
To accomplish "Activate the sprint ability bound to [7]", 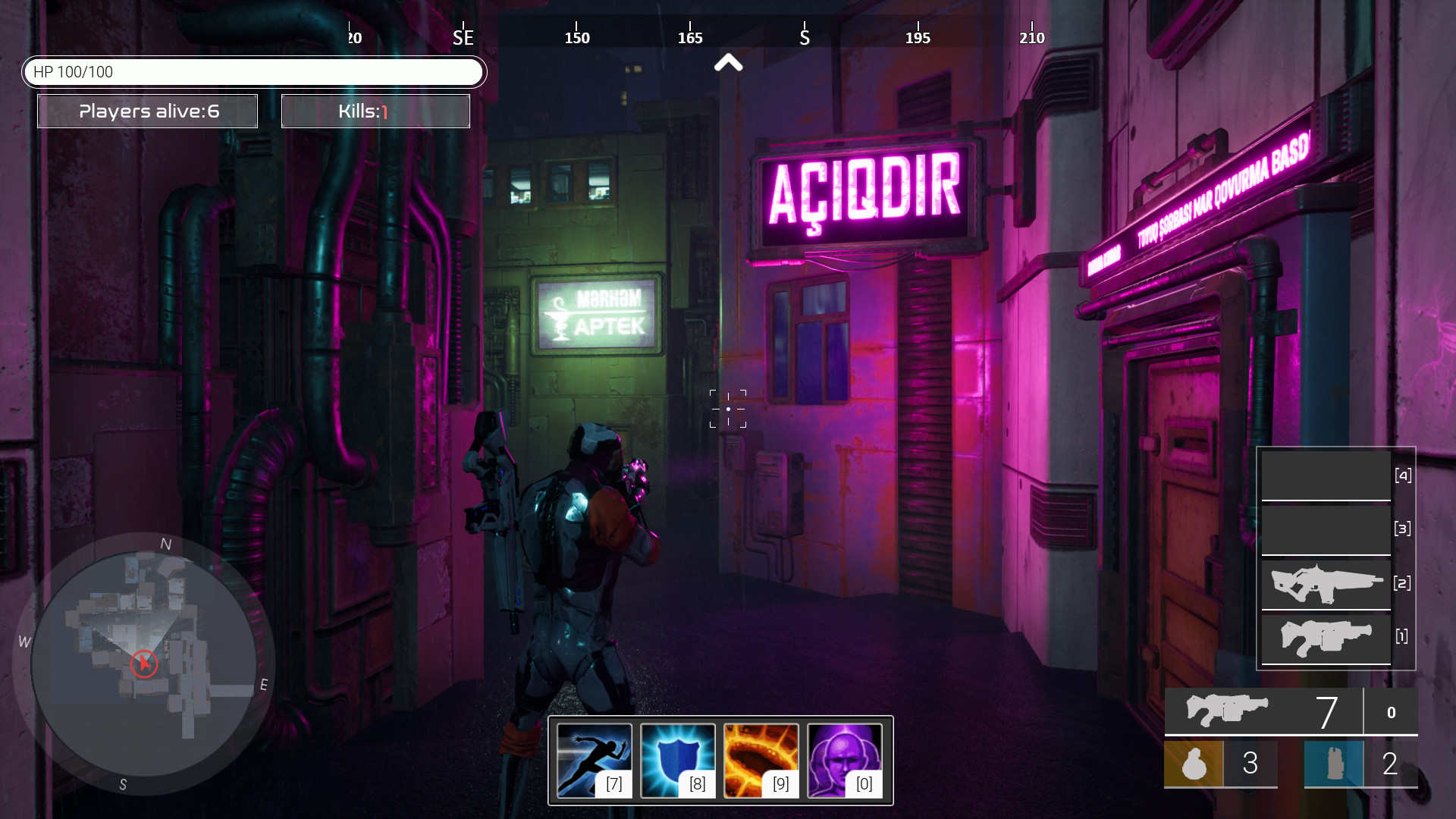I will (x=594, y=761).
